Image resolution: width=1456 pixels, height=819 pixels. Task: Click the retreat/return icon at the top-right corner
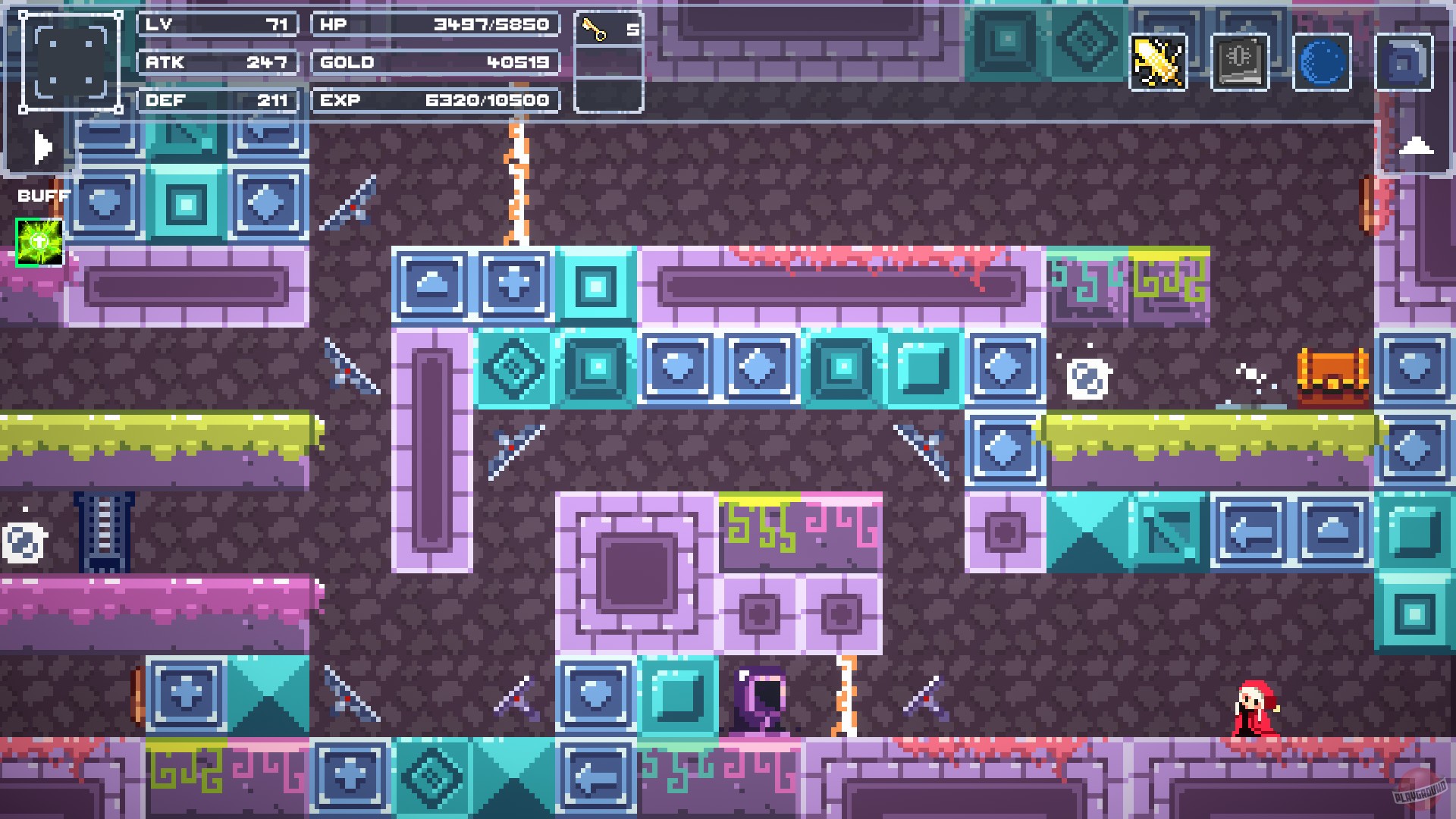pyautogui.click(x=1404, y=62)
